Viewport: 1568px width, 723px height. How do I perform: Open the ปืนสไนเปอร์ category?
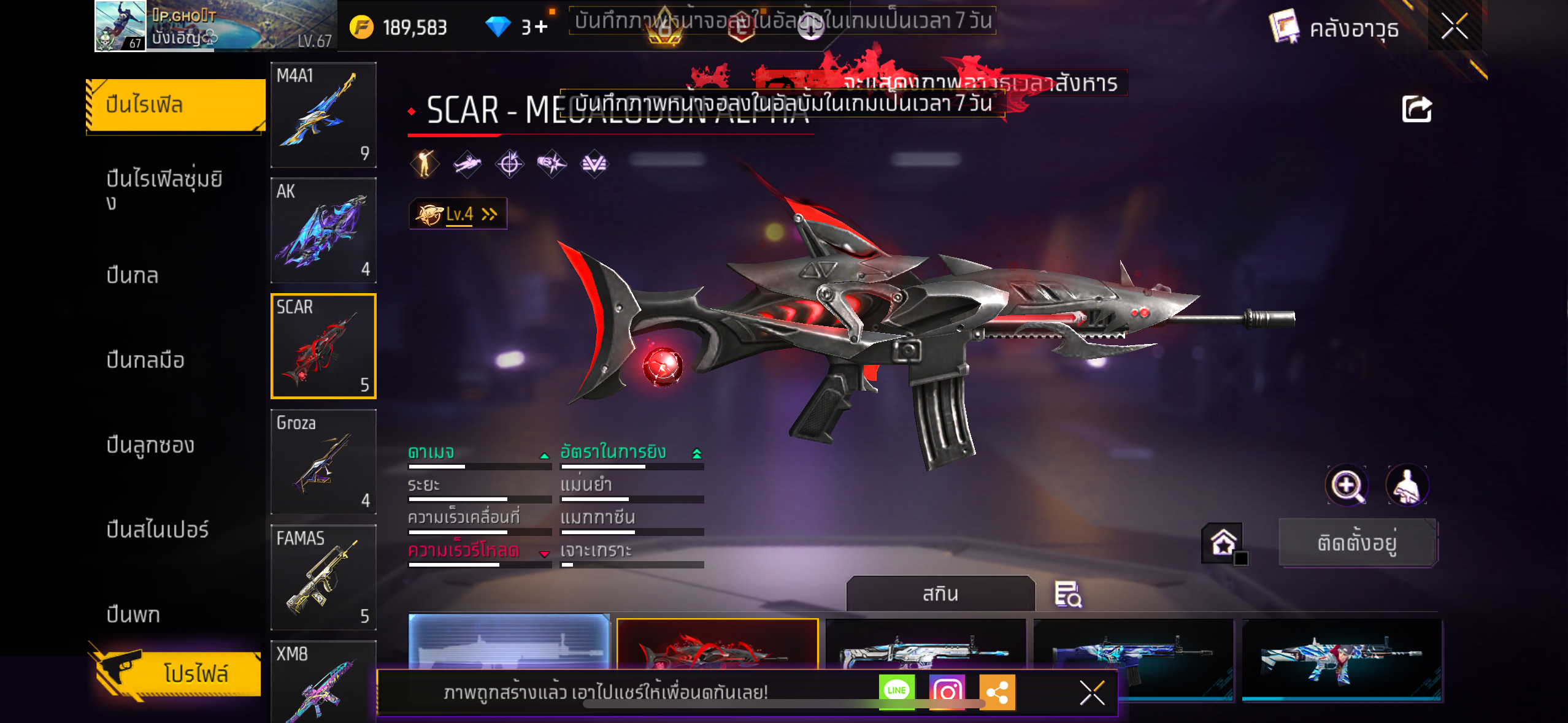coord(158,529)
